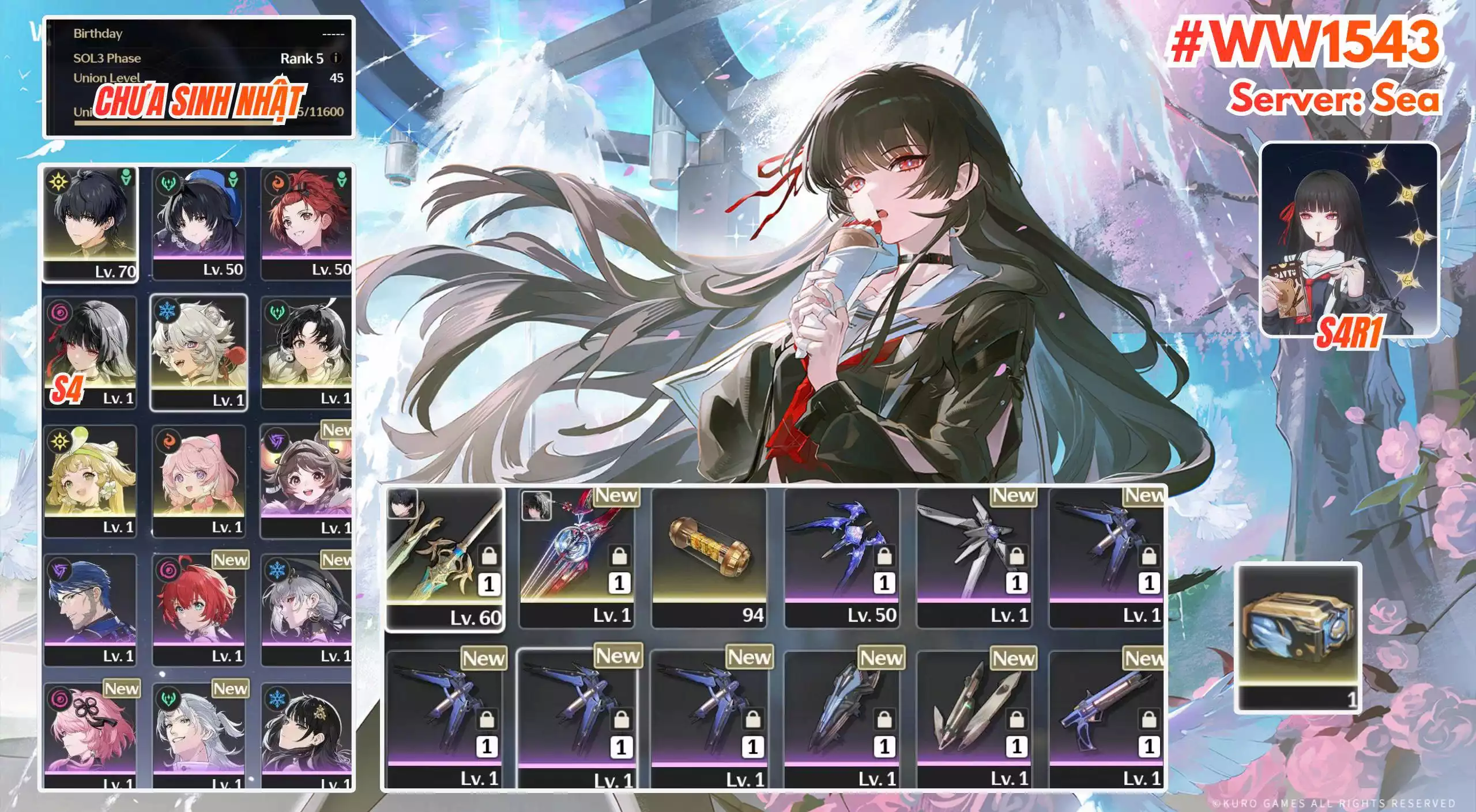Select the black-haired Rover portrait at Lv. 70
The width and height of the screenshot is (1476, 812).
click(x=91, y=224)
